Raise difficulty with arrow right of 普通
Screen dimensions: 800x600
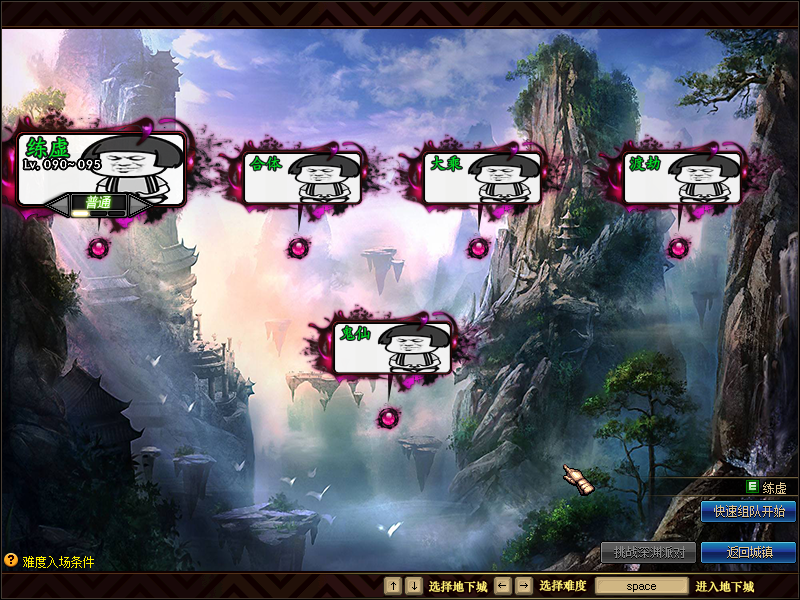pos(138,205)
